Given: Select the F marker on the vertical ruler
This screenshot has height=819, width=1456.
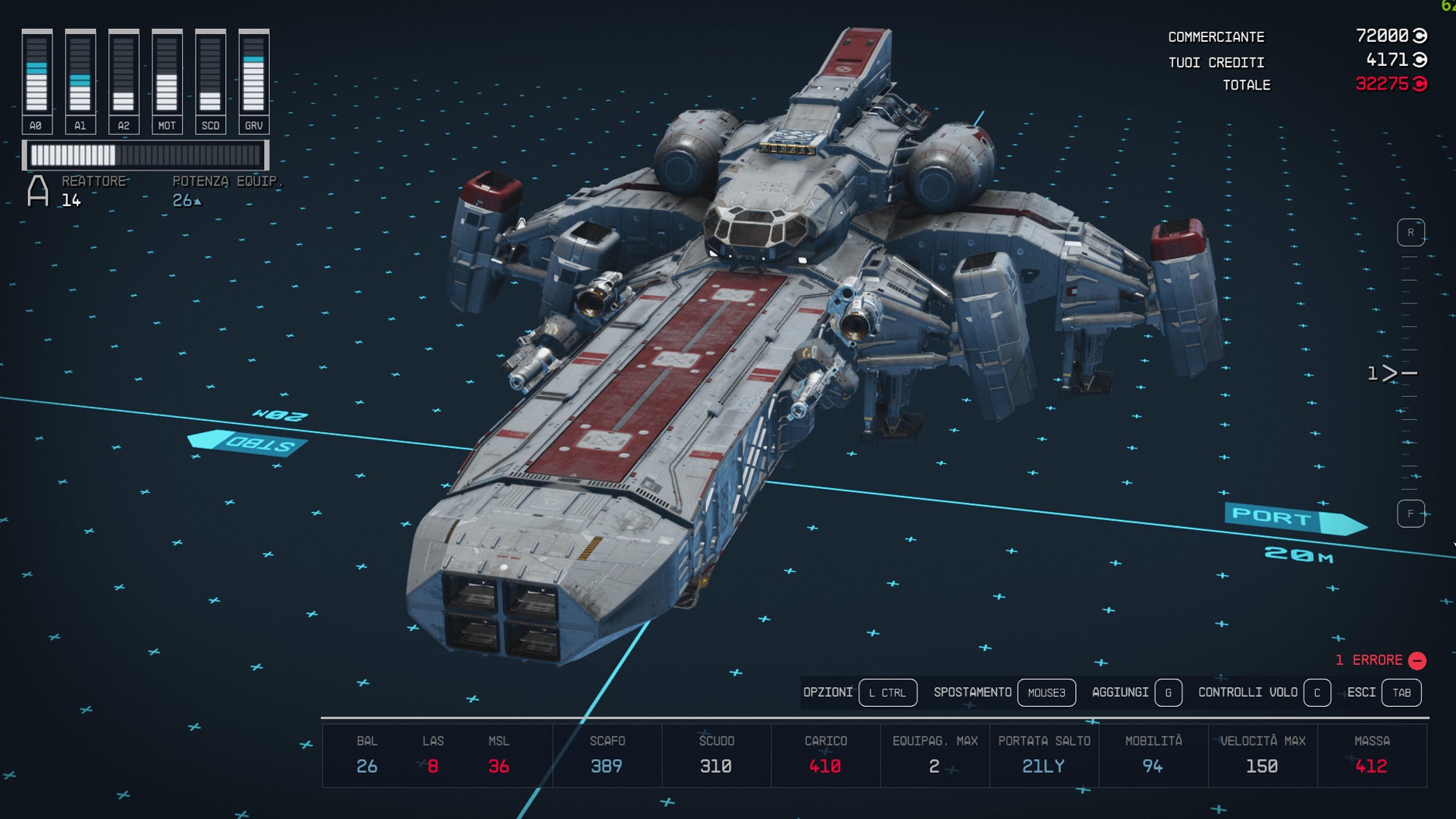Looking at the screenshot, I should pyautogui.click(x=1410, y=513).
